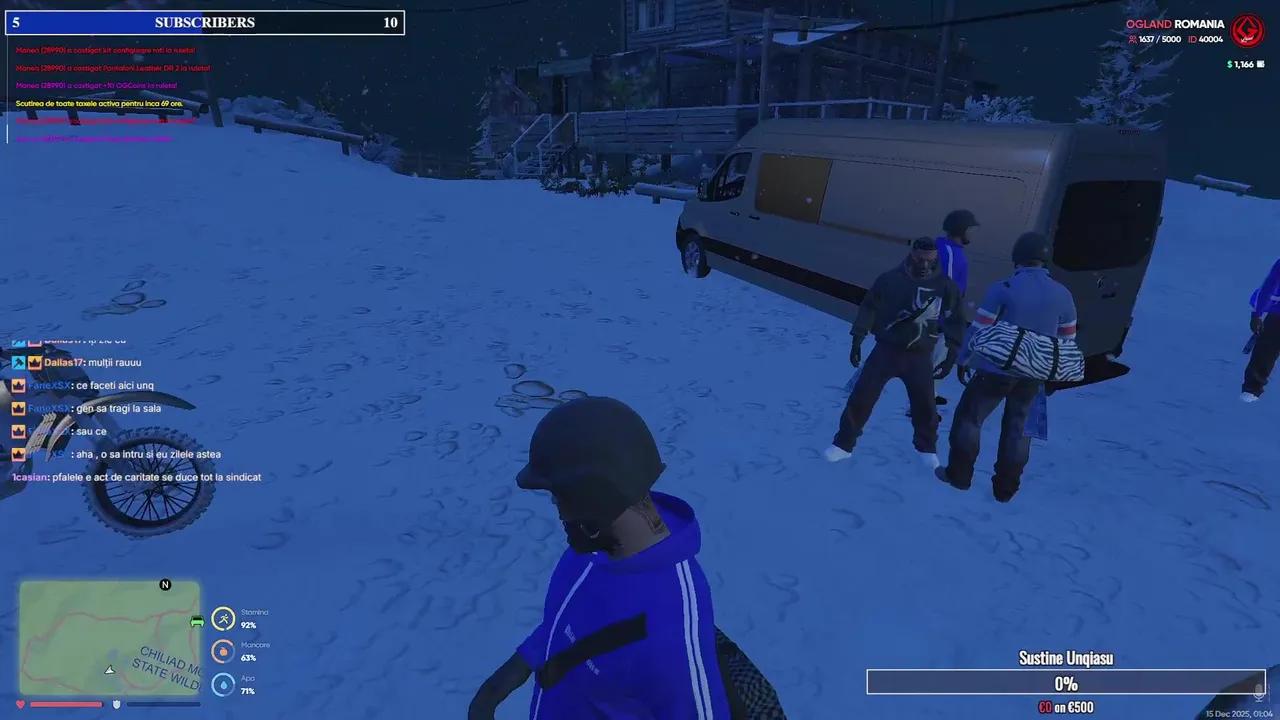Image resolution: width=1280 pixels, height=720 pixels.
Task: Click the N compass marker to toggle map rotation
Action: click(165, 584)
